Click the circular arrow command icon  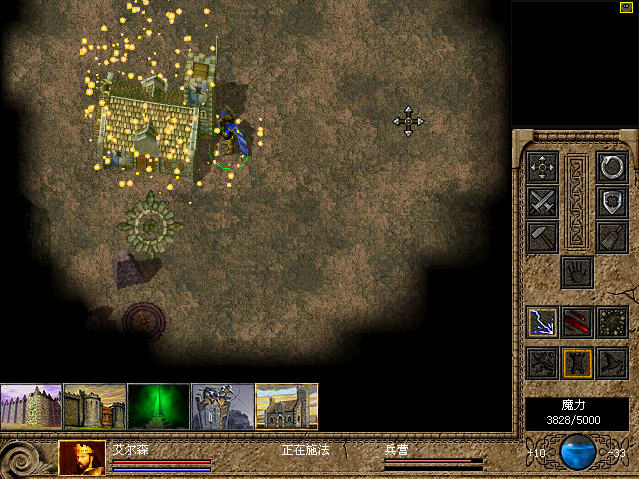pos(611,167)
